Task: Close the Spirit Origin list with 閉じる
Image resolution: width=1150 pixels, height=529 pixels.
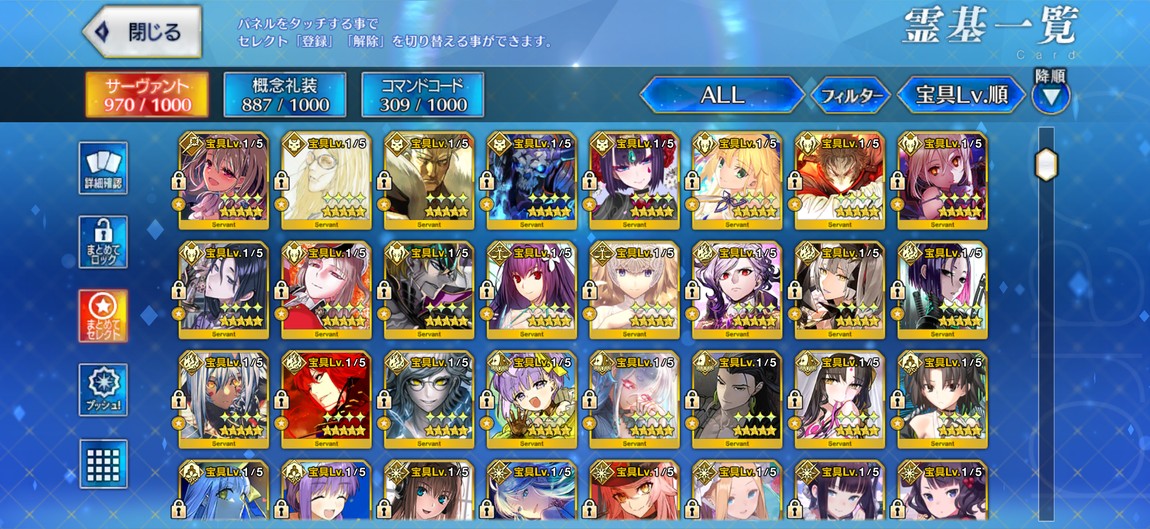Action: 143,31
